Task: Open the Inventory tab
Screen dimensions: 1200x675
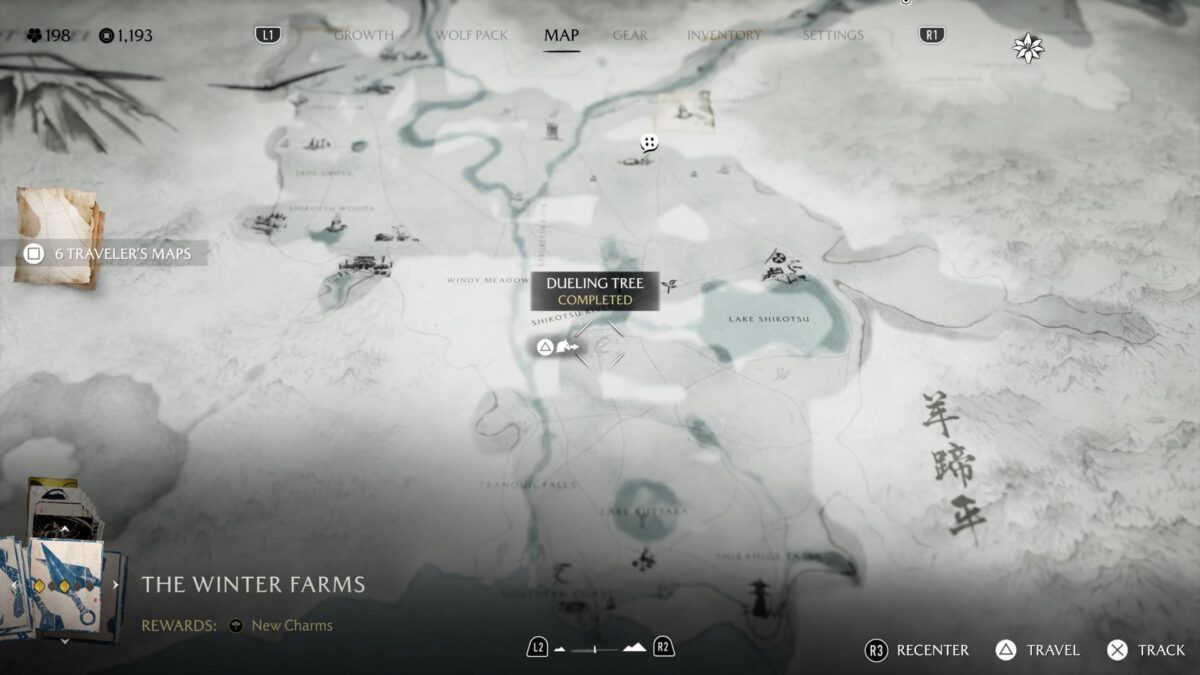Action: [x=724, y=35]
